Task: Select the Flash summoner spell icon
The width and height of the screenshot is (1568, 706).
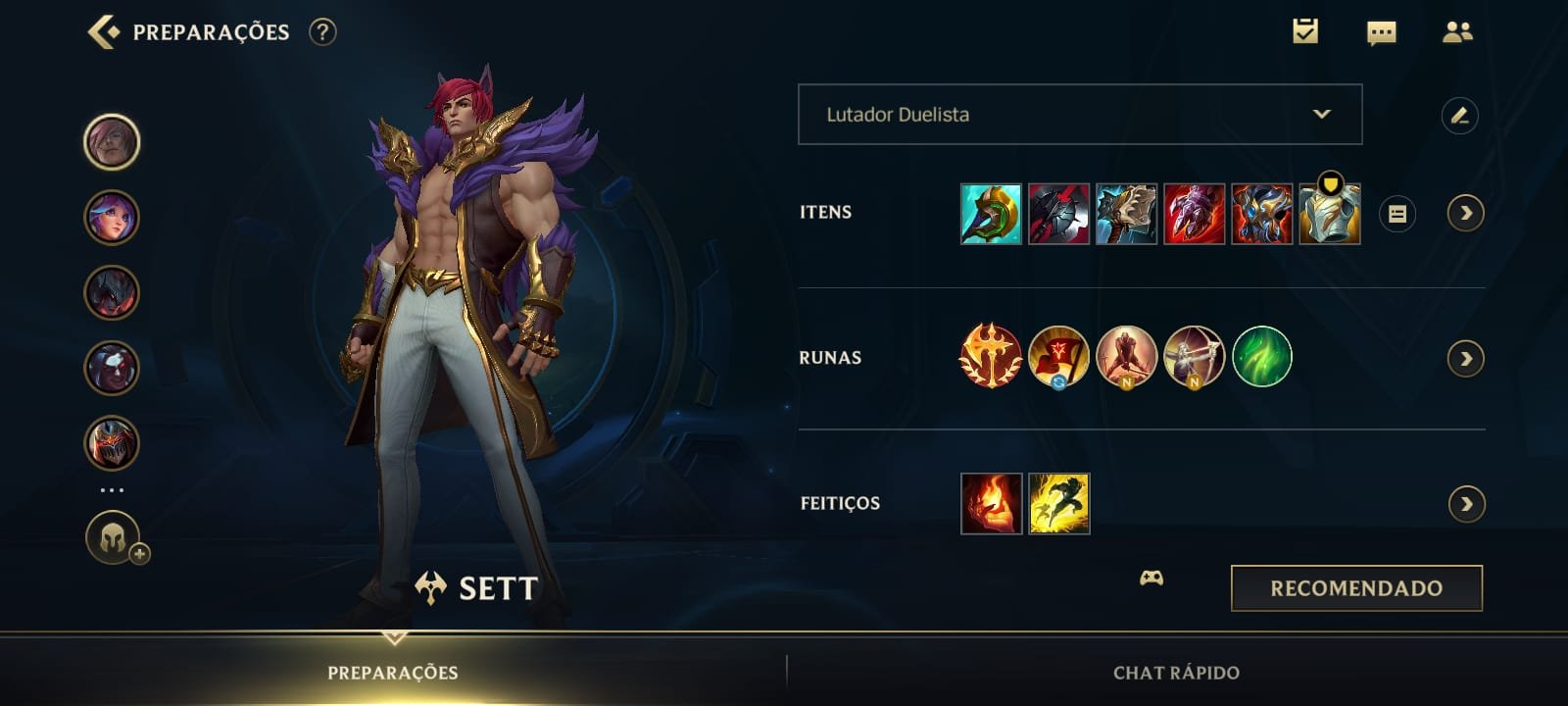Action: pos(1055,501)
